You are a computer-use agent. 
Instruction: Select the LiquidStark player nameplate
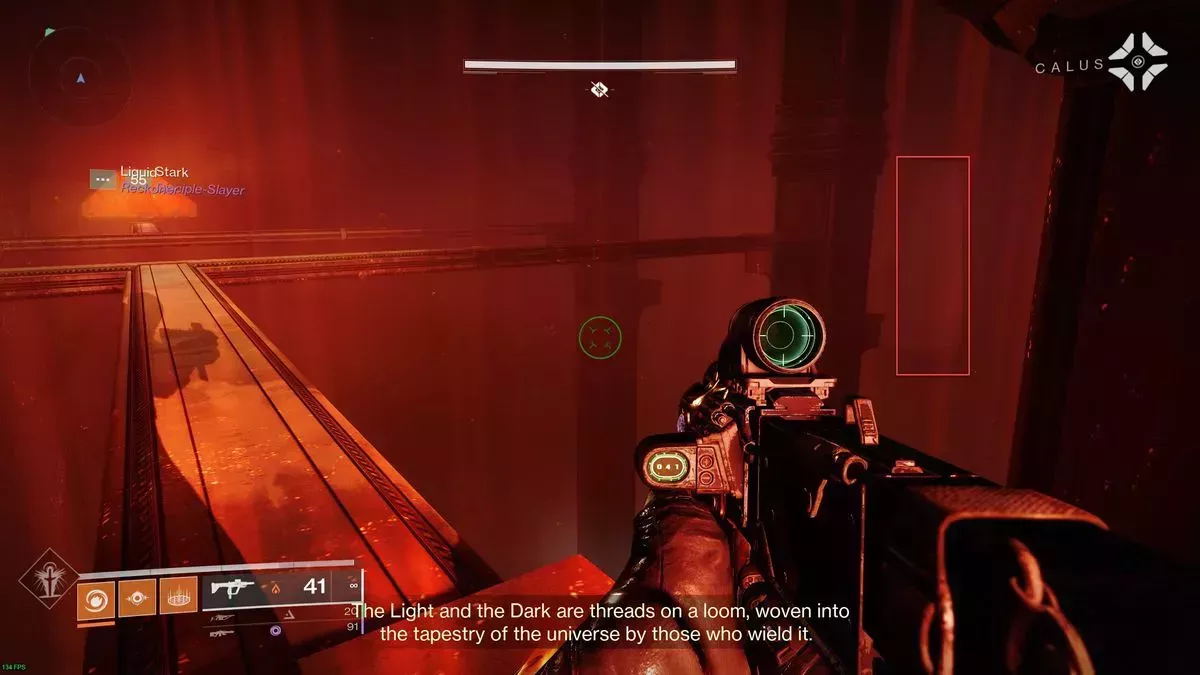[155, 173]
